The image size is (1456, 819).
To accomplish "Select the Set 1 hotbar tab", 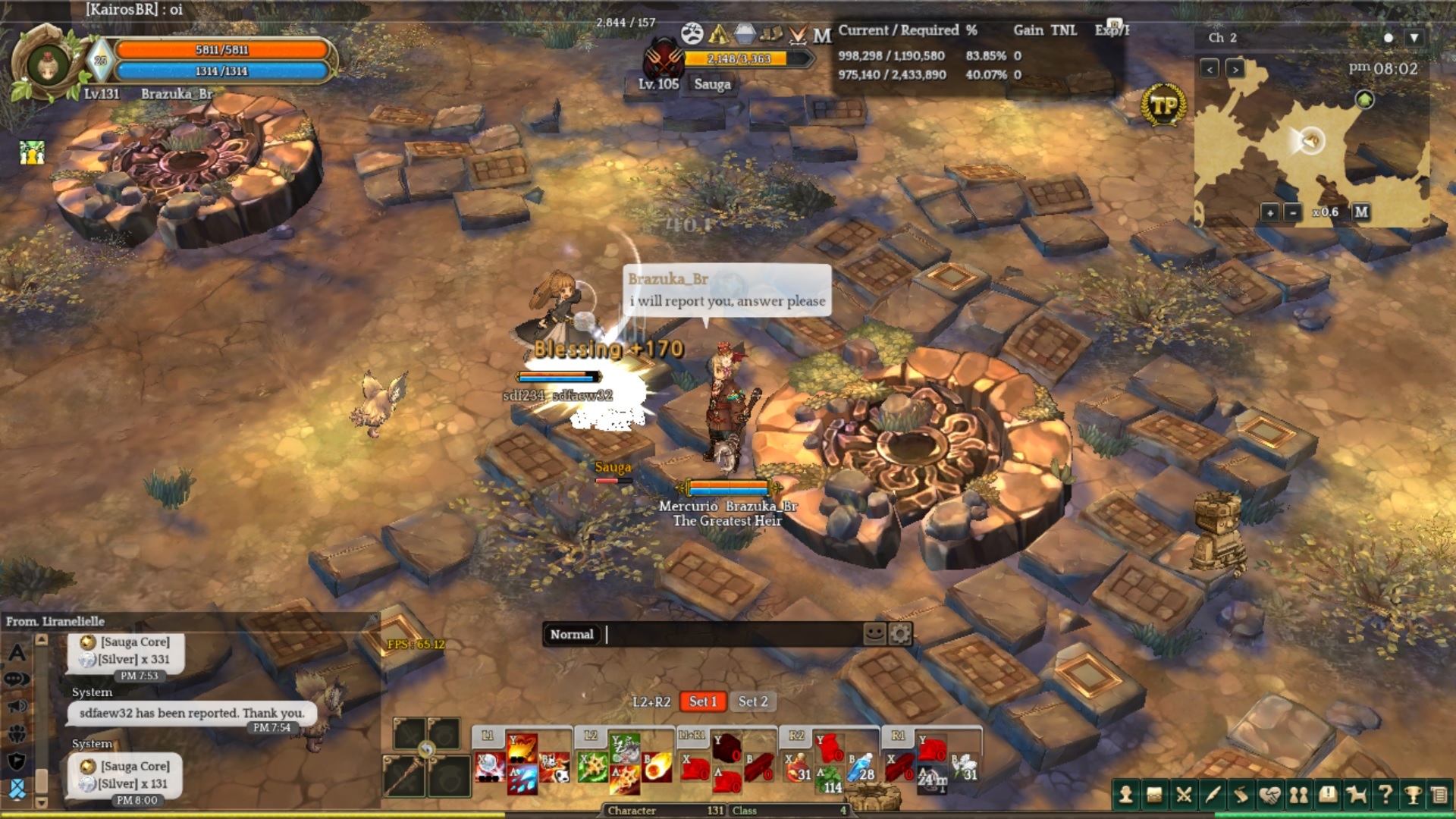I will [x=703, y=701].
